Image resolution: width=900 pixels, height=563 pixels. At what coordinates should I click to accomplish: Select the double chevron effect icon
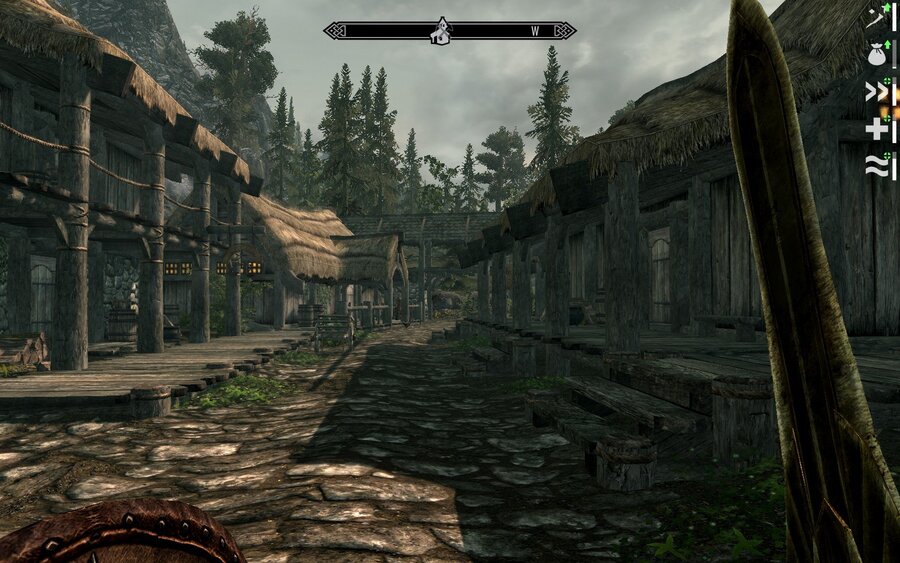coord(876,92)
